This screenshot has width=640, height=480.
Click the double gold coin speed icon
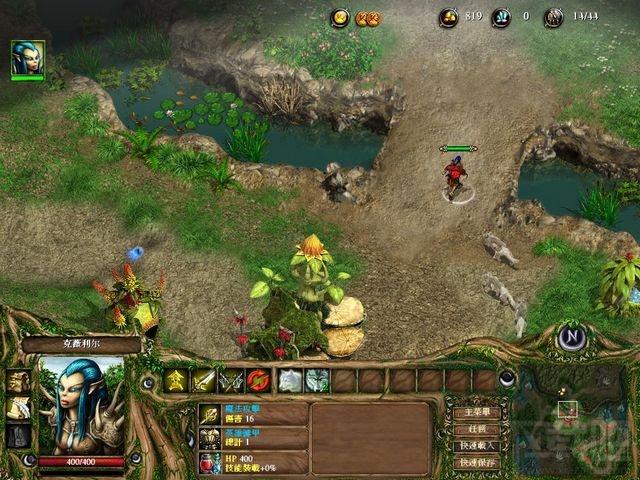(367, 17)
